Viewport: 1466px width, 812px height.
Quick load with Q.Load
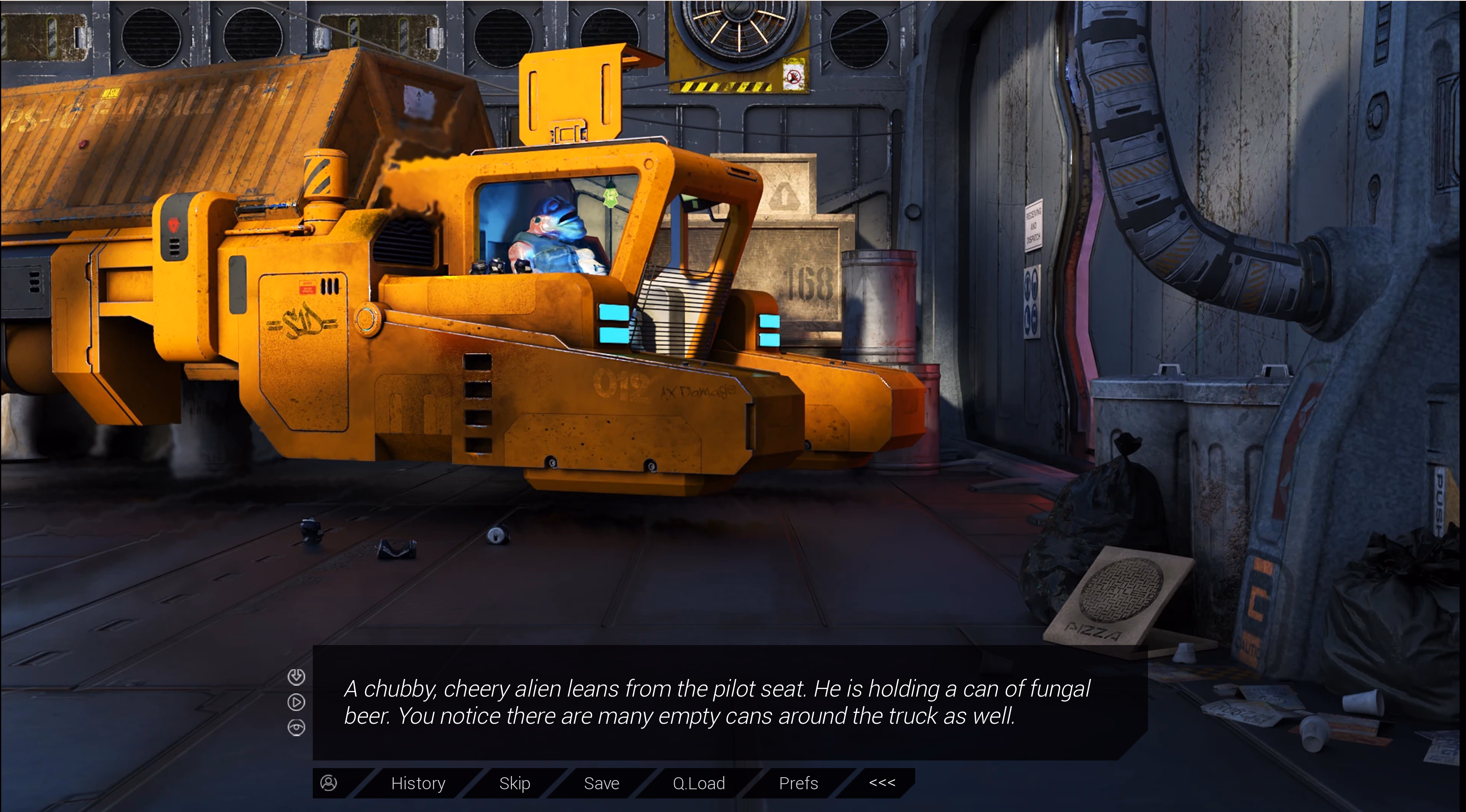coord(698,784)
